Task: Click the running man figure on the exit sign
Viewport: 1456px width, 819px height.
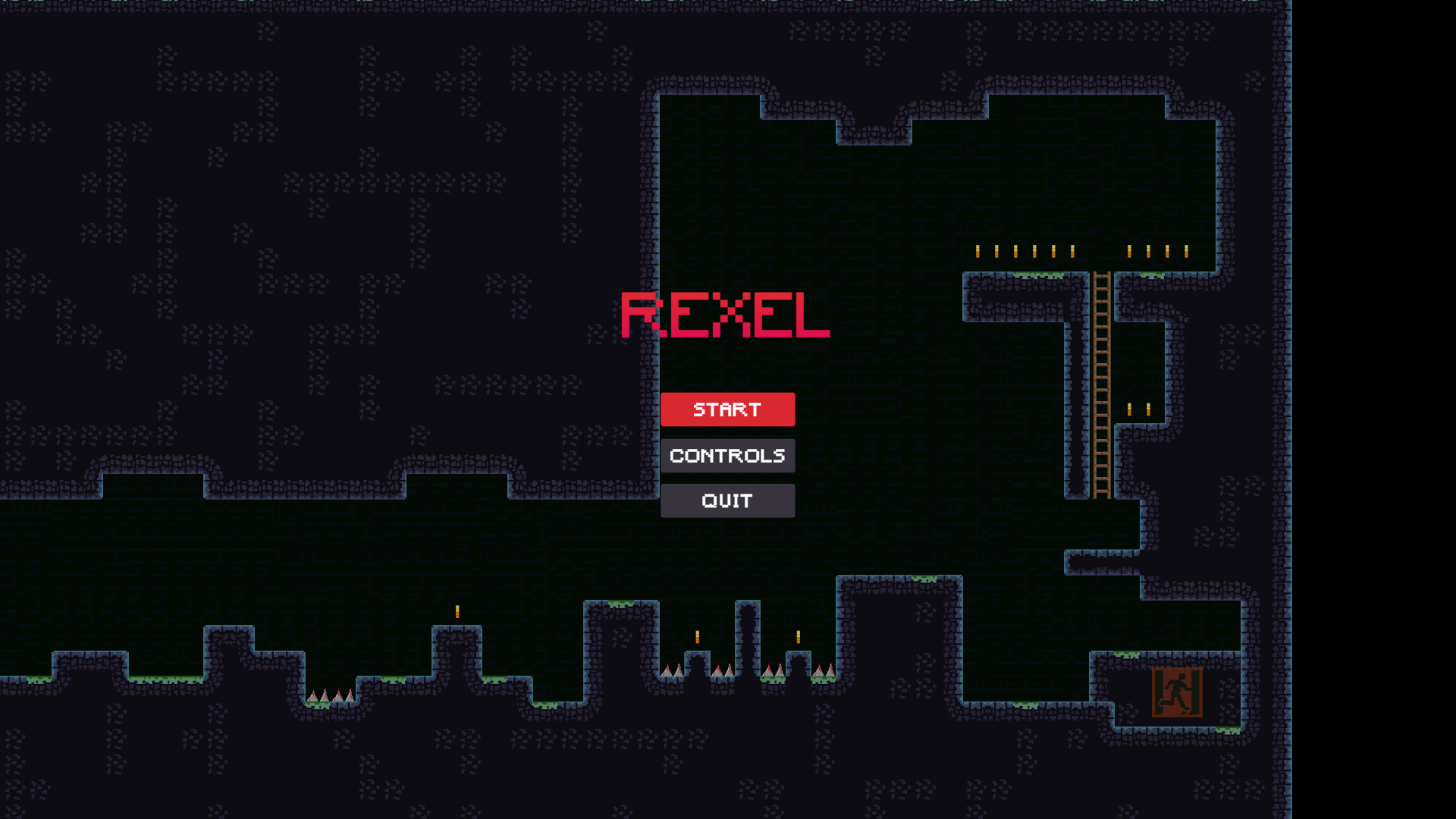Action: click(x=1177, y=692)
